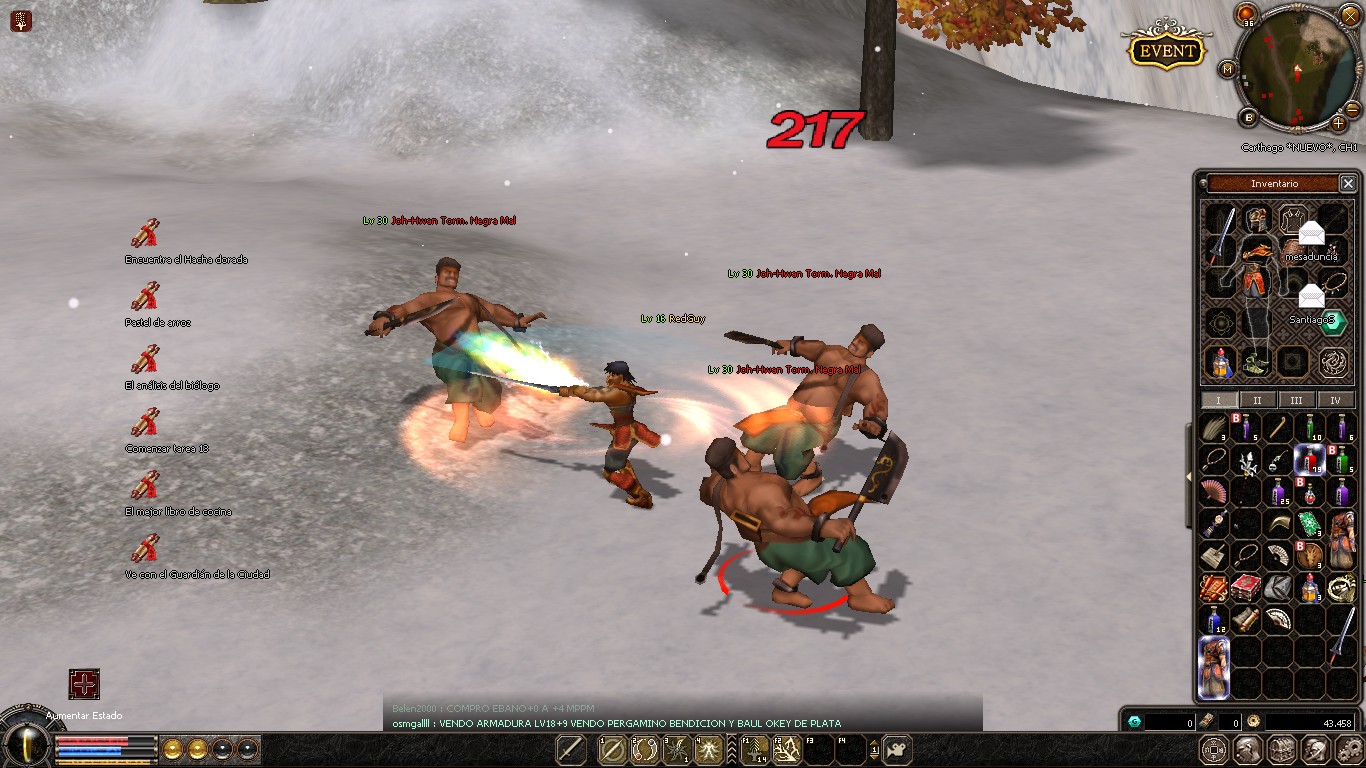
Task: Switch to inventory tab IV
Action: tap(1335, 399)
